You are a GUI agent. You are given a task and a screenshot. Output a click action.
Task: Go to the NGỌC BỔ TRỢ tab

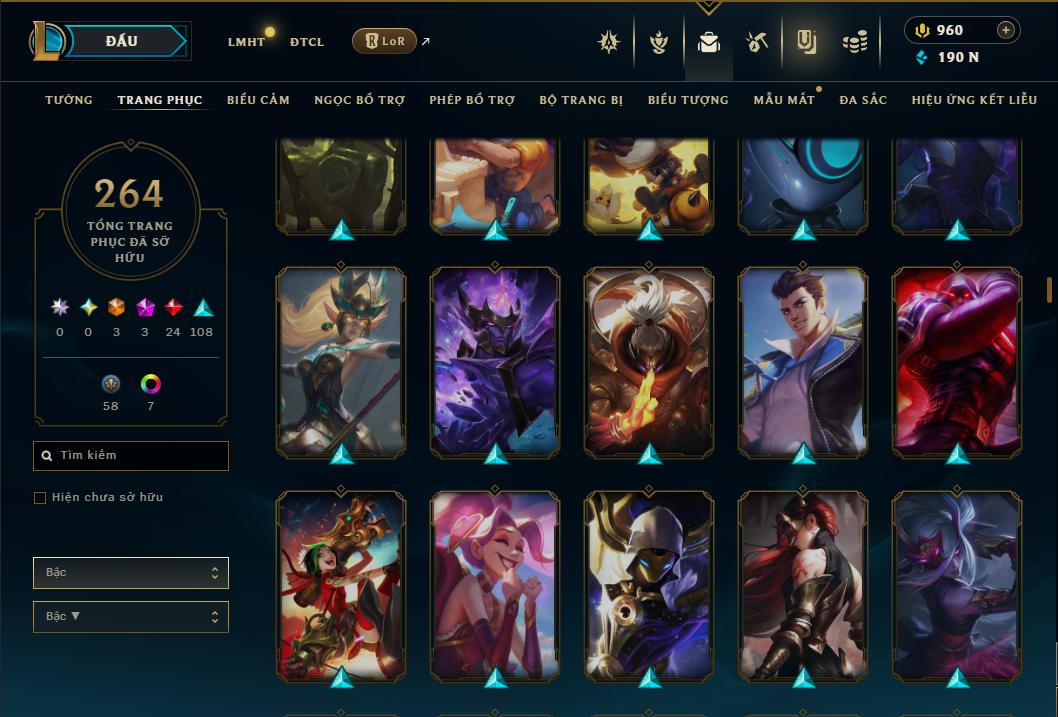(x=359, y=100)
